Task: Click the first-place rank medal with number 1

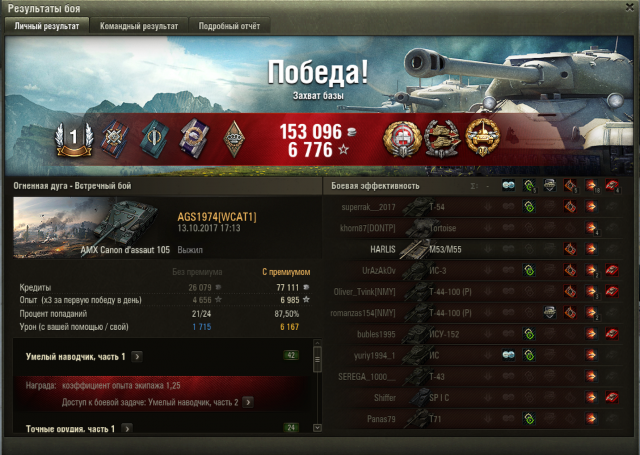Action: pyautogui.click(x=71, y=142)
